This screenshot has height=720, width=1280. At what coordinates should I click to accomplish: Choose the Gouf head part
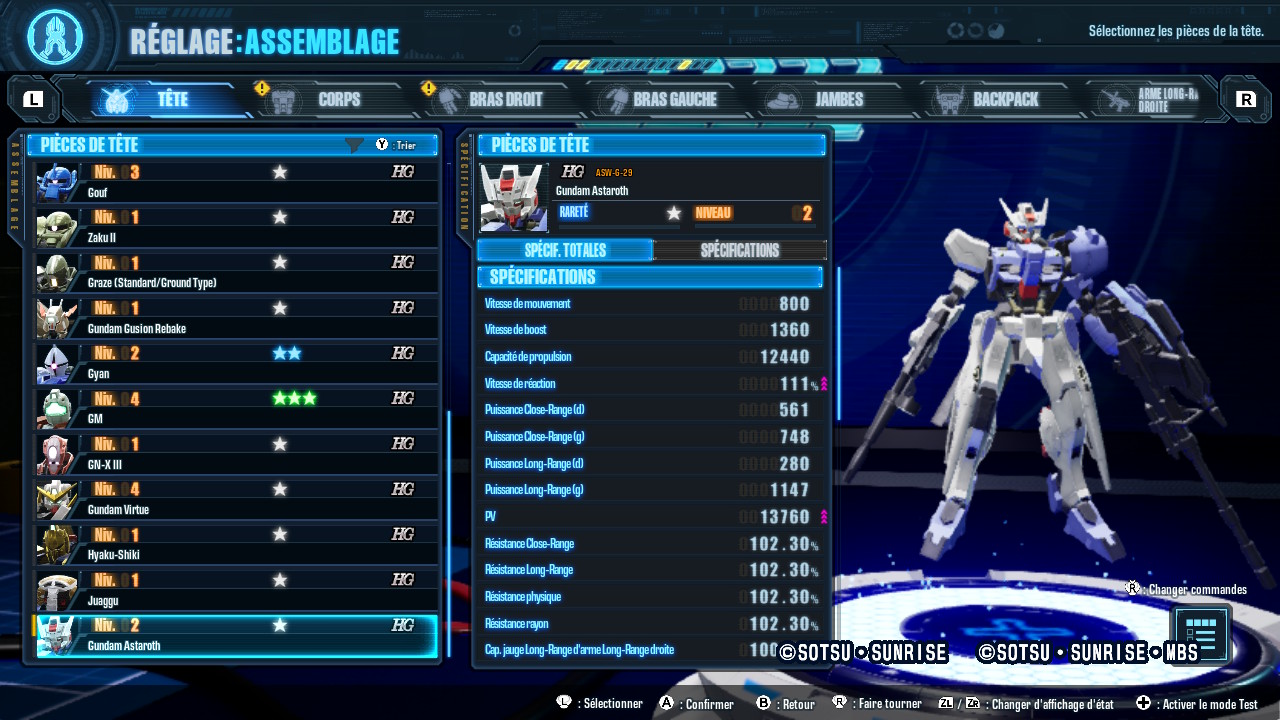pyautogui.click(x=237, y=182)
